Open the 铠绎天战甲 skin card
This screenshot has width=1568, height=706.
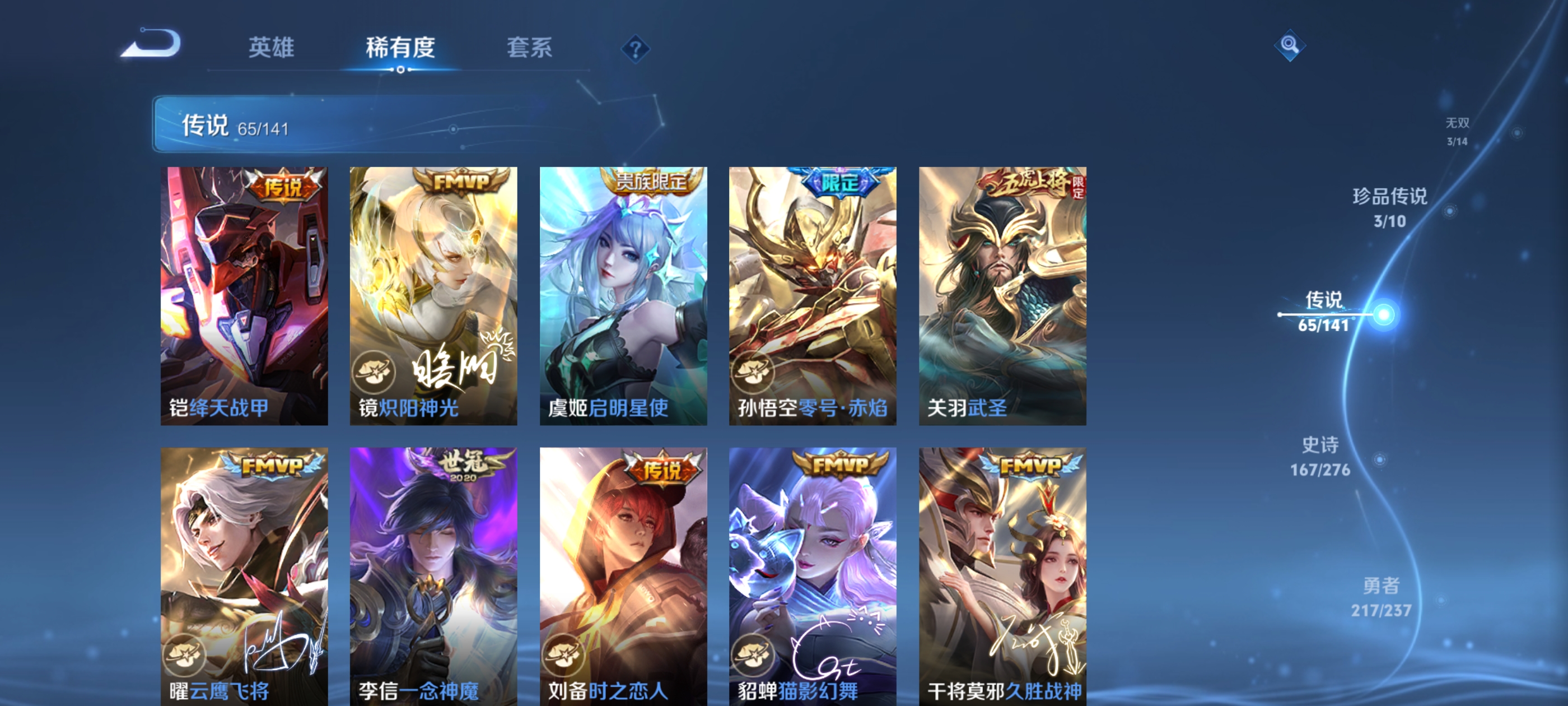click(x=244, y=292)
